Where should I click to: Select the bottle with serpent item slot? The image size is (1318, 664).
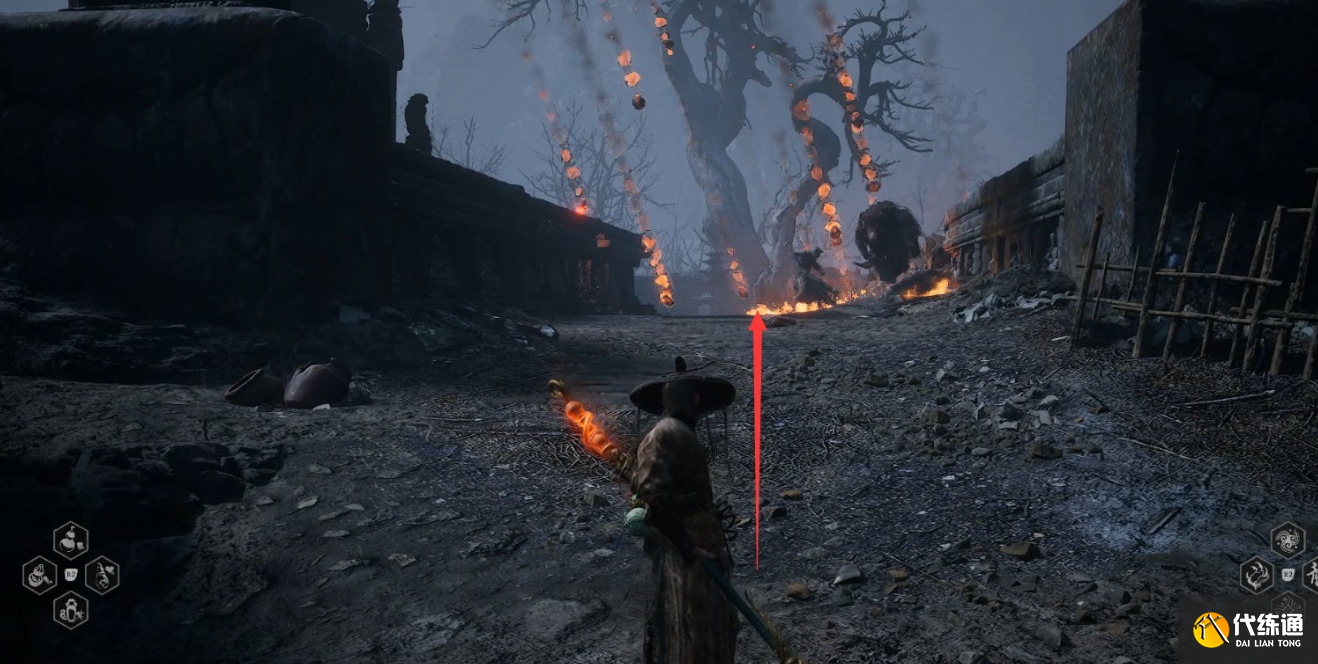pos(70,609)
